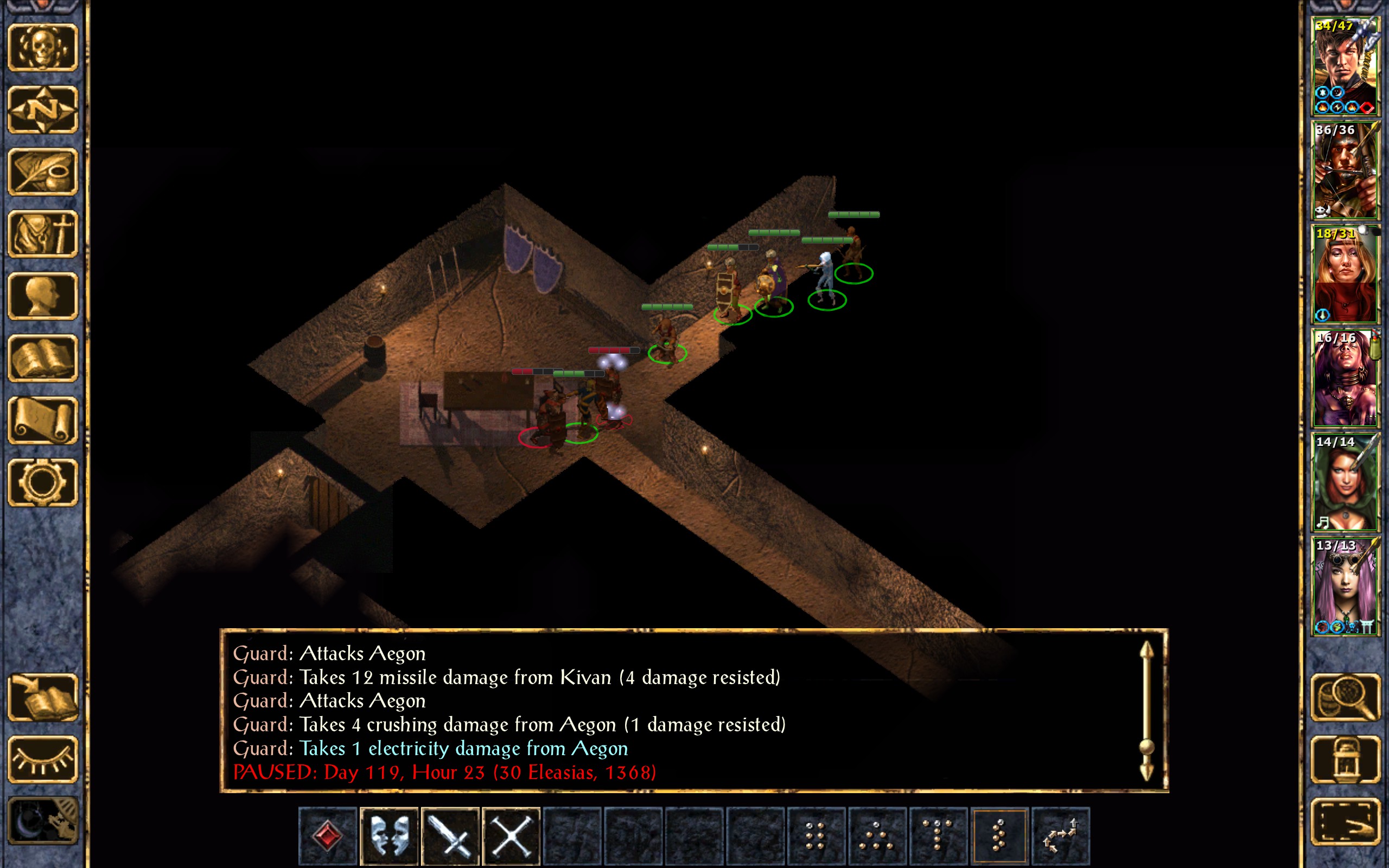Open the area map with the compass button

[43, 109]
